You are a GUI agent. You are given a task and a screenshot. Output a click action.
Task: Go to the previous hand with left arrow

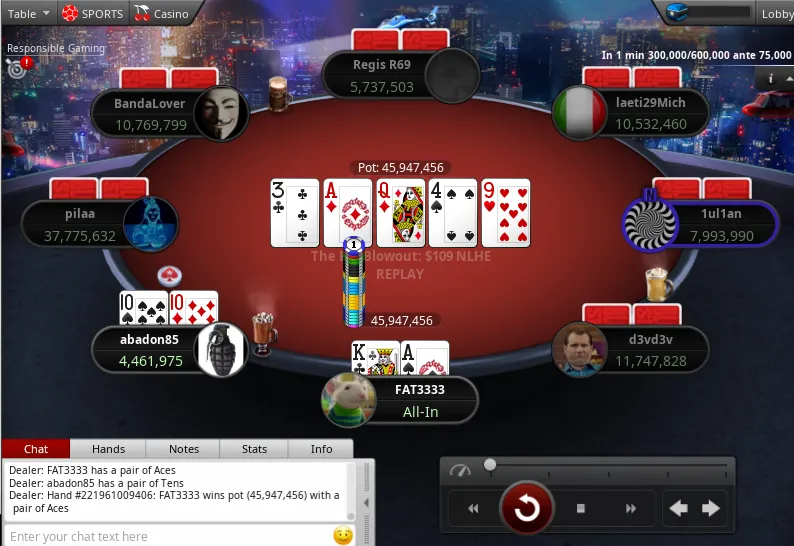pos(679,509)
